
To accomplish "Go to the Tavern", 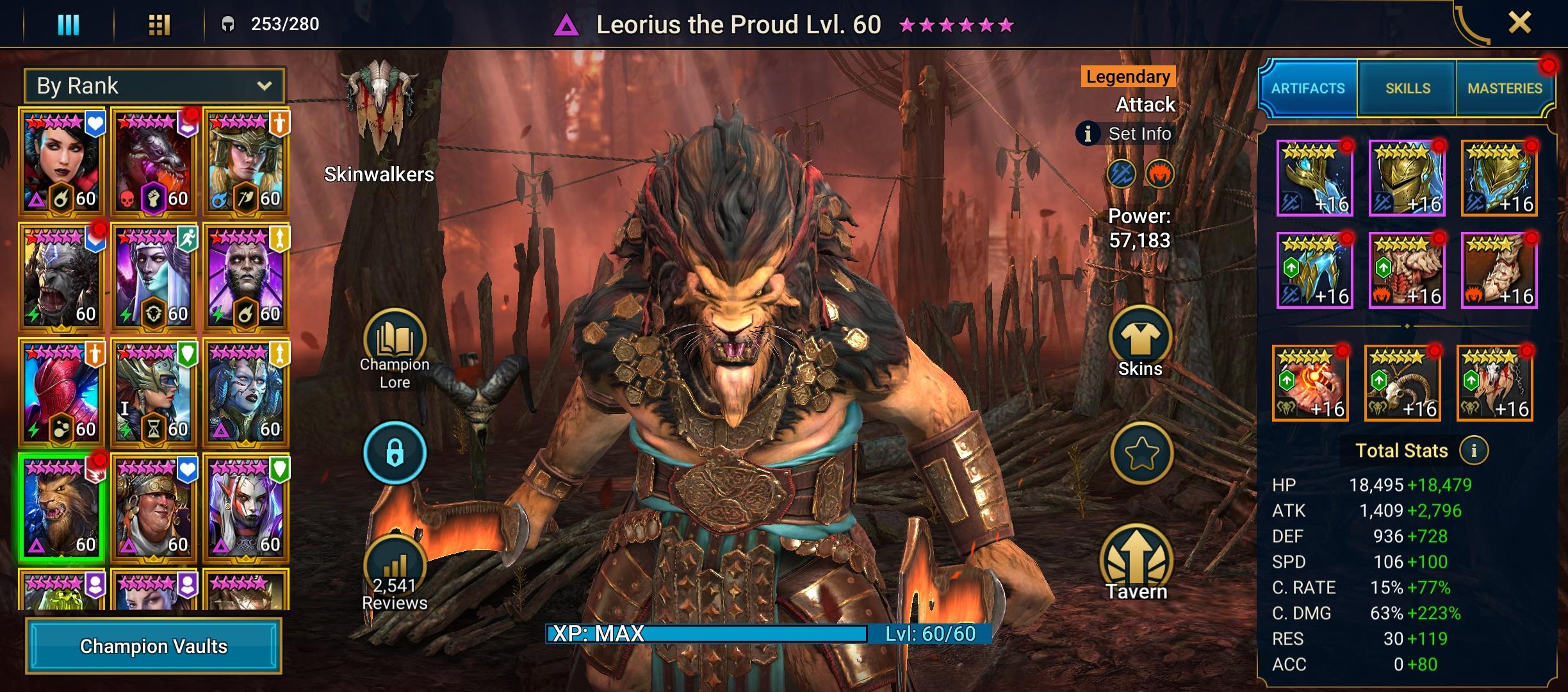I will 1136,561.
